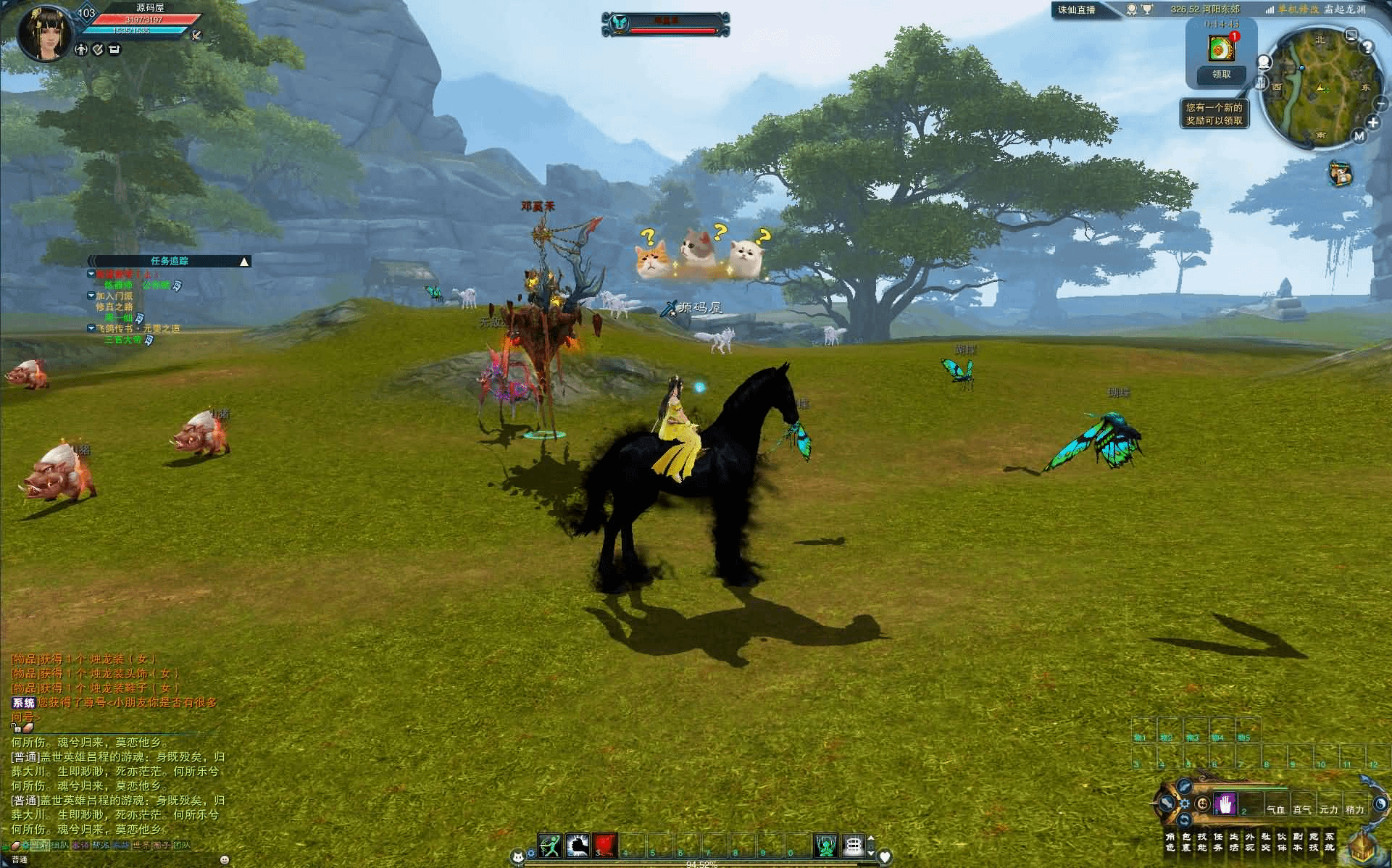Claim the reward with the 领取 button
Viewport: 1392px width, 868px height.
pos(1221,74)
